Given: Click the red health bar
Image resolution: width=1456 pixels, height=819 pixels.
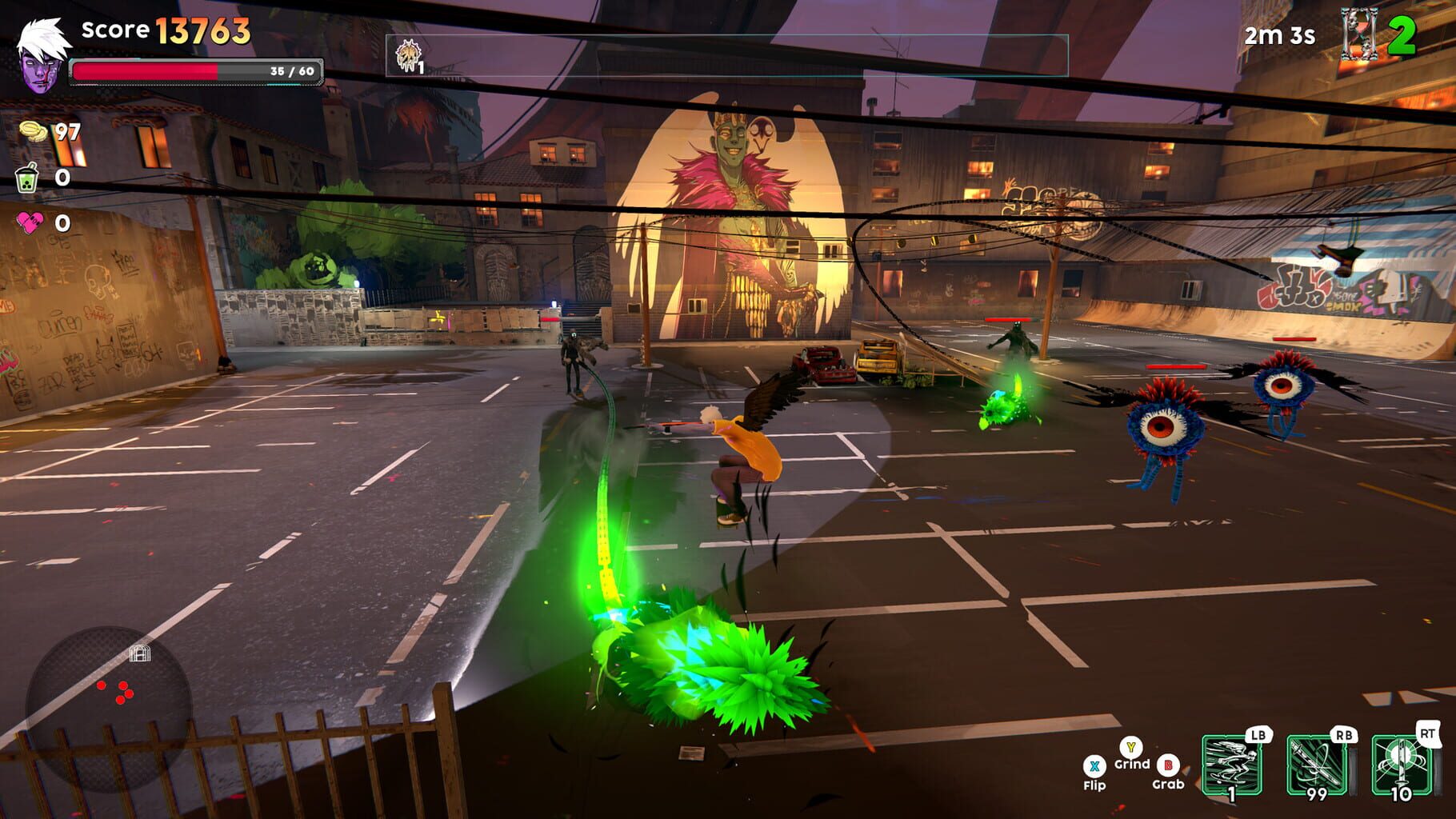Looking at the screenshot, I should pyautogui.click(x=144, y=72).
